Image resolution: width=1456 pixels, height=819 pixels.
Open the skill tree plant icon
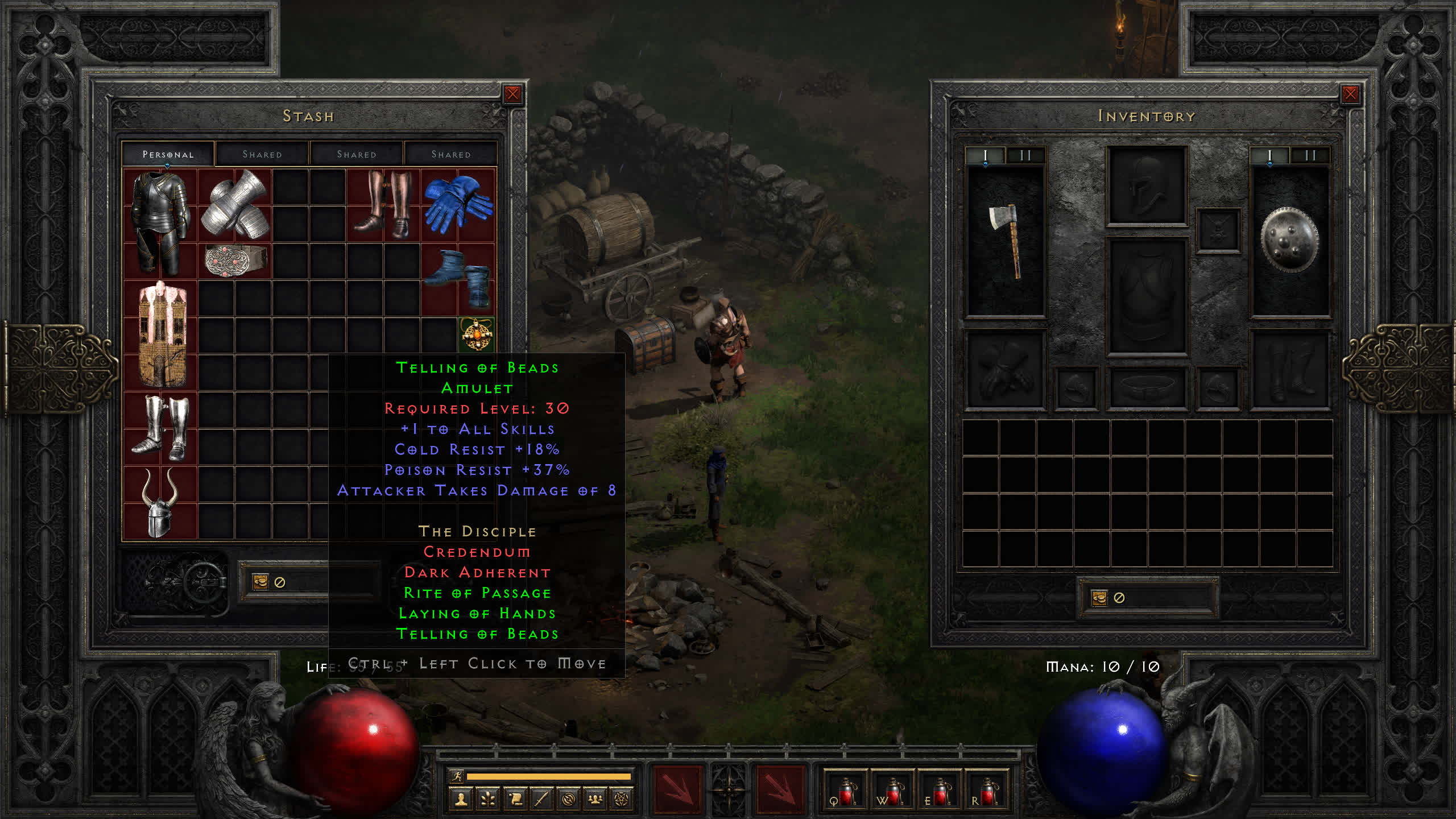pos(488,800)
